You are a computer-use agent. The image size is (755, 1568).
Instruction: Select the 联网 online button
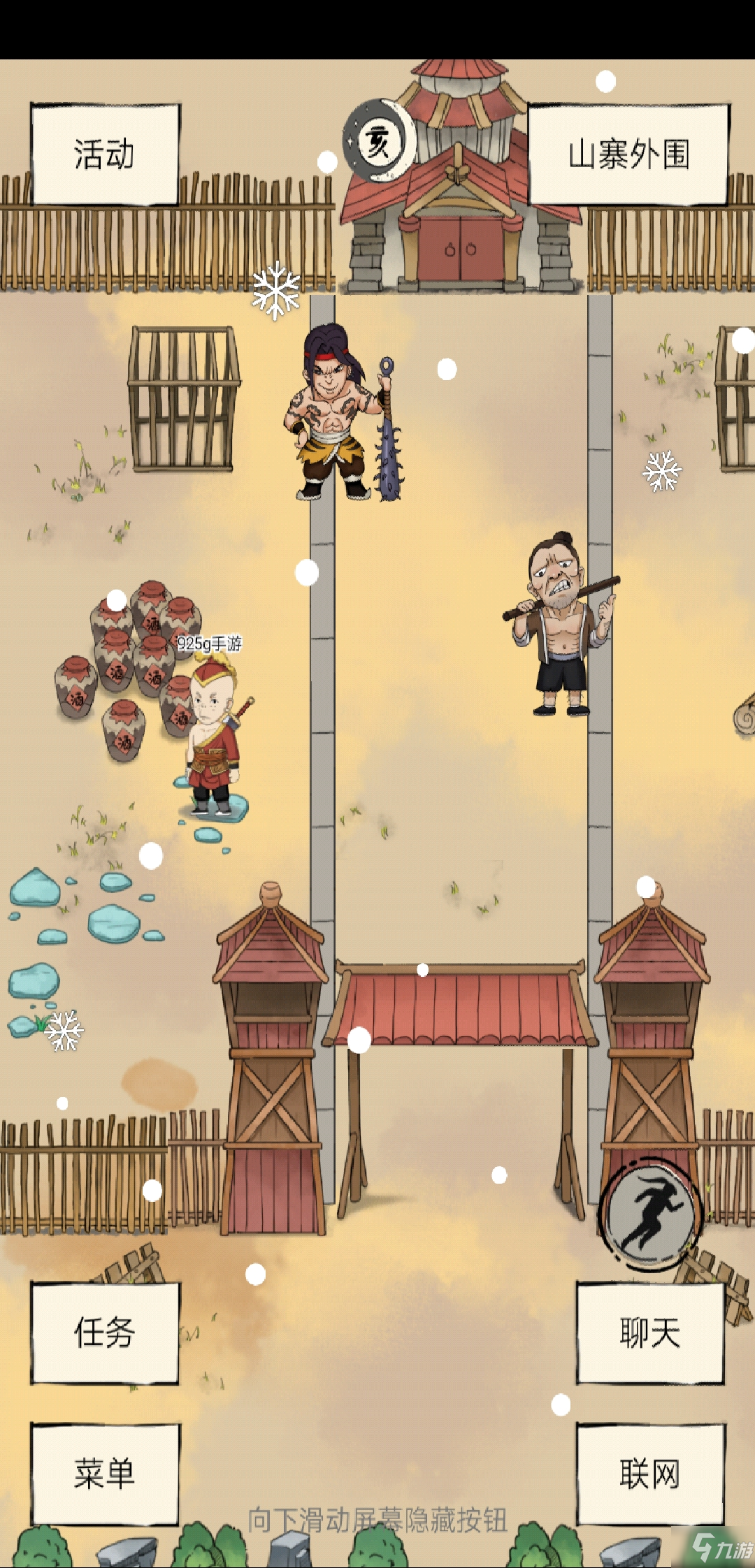coord(649,1474)
